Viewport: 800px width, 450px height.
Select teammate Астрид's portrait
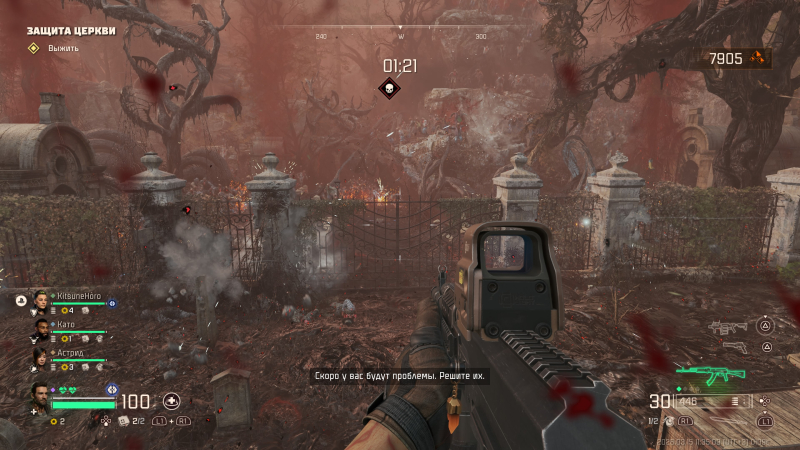pos(40,355)
